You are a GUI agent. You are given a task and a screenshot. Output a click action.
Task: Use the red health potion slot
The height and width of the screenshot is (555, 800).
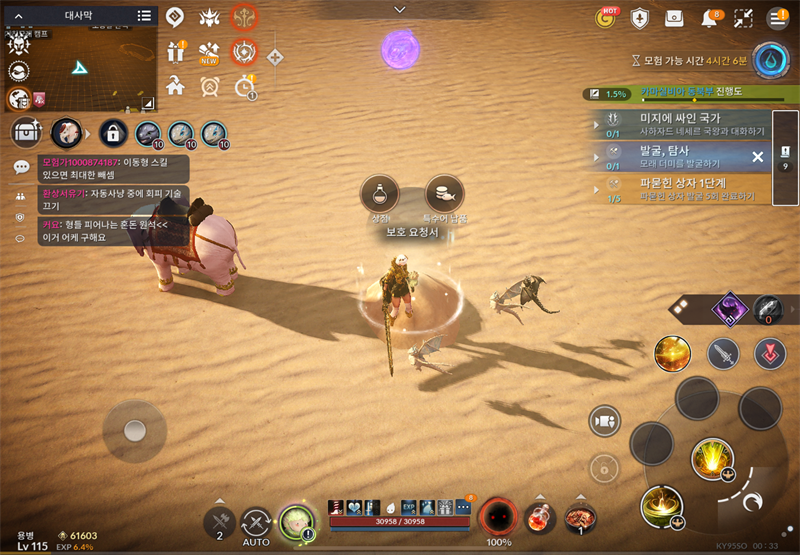click(541, 519)
